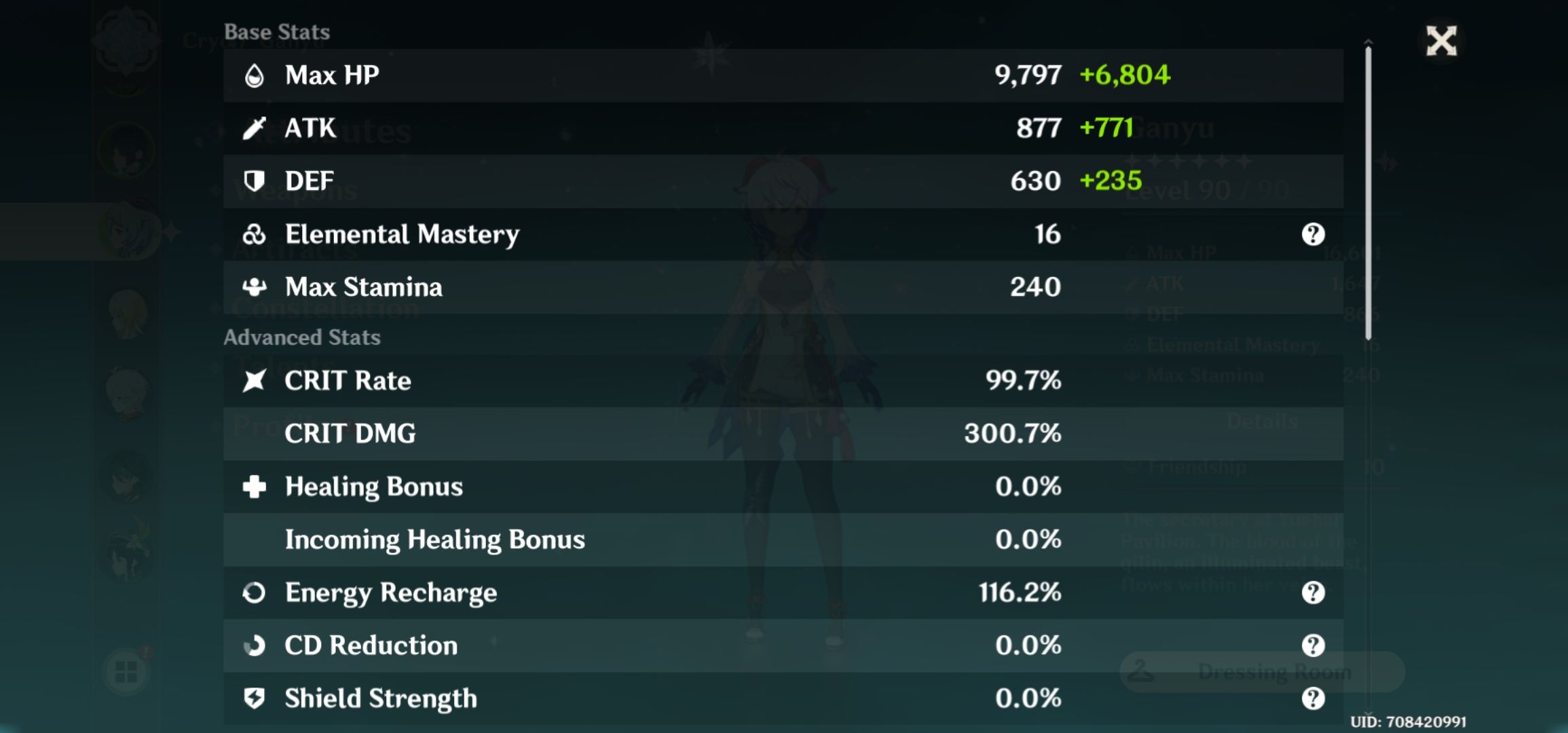Click the Shield Strength icon
This screenshot has height=733, width=1568.
256,698
